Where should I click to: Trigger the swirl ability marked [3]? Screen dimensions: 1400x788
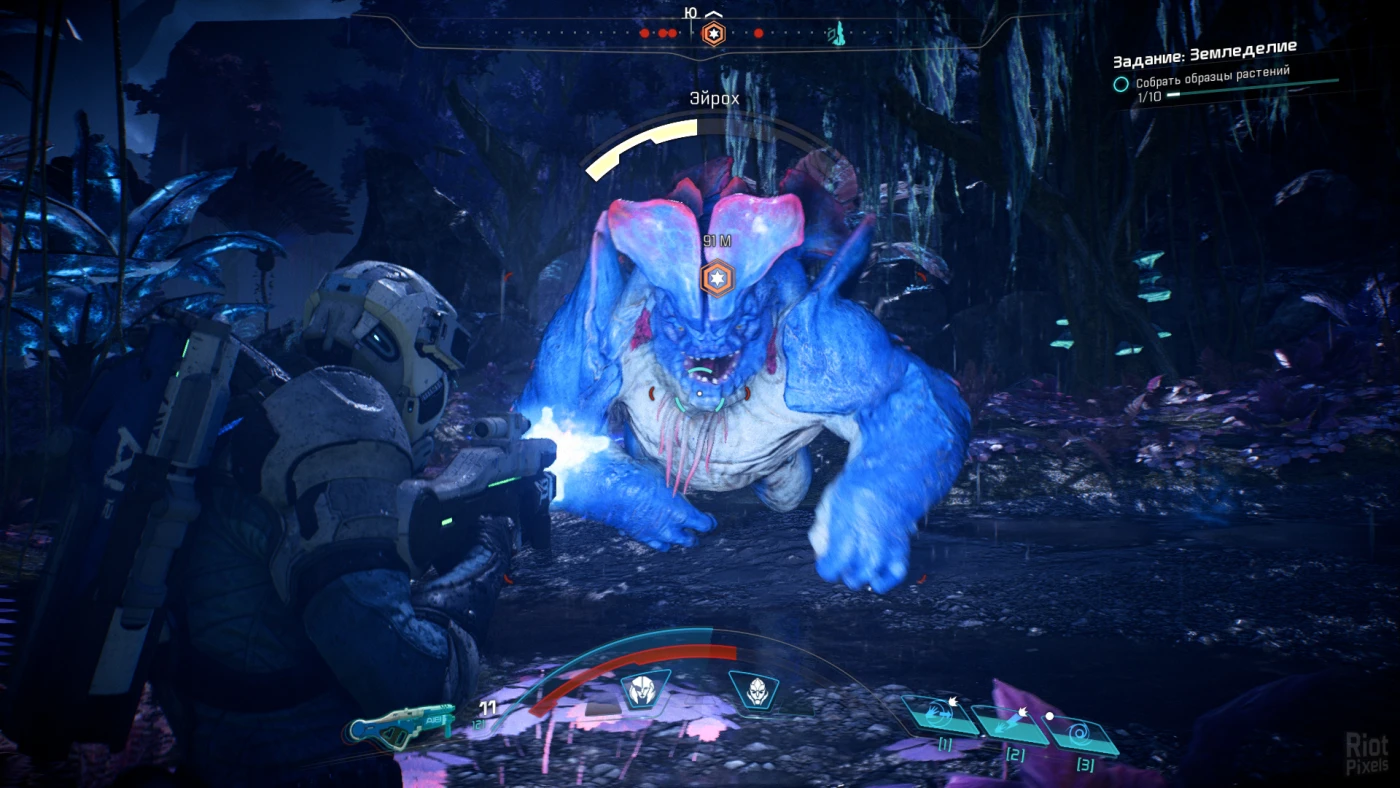pyautogui.click(x=1082, y=737)
